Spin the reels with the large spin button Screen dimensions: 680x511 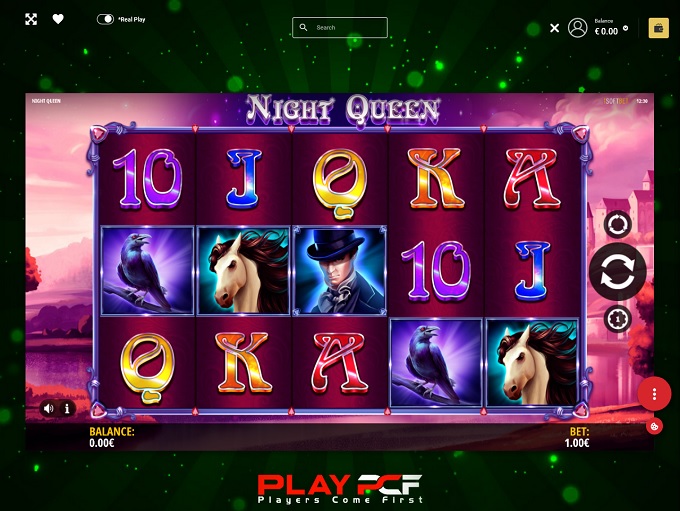point(617,272)
